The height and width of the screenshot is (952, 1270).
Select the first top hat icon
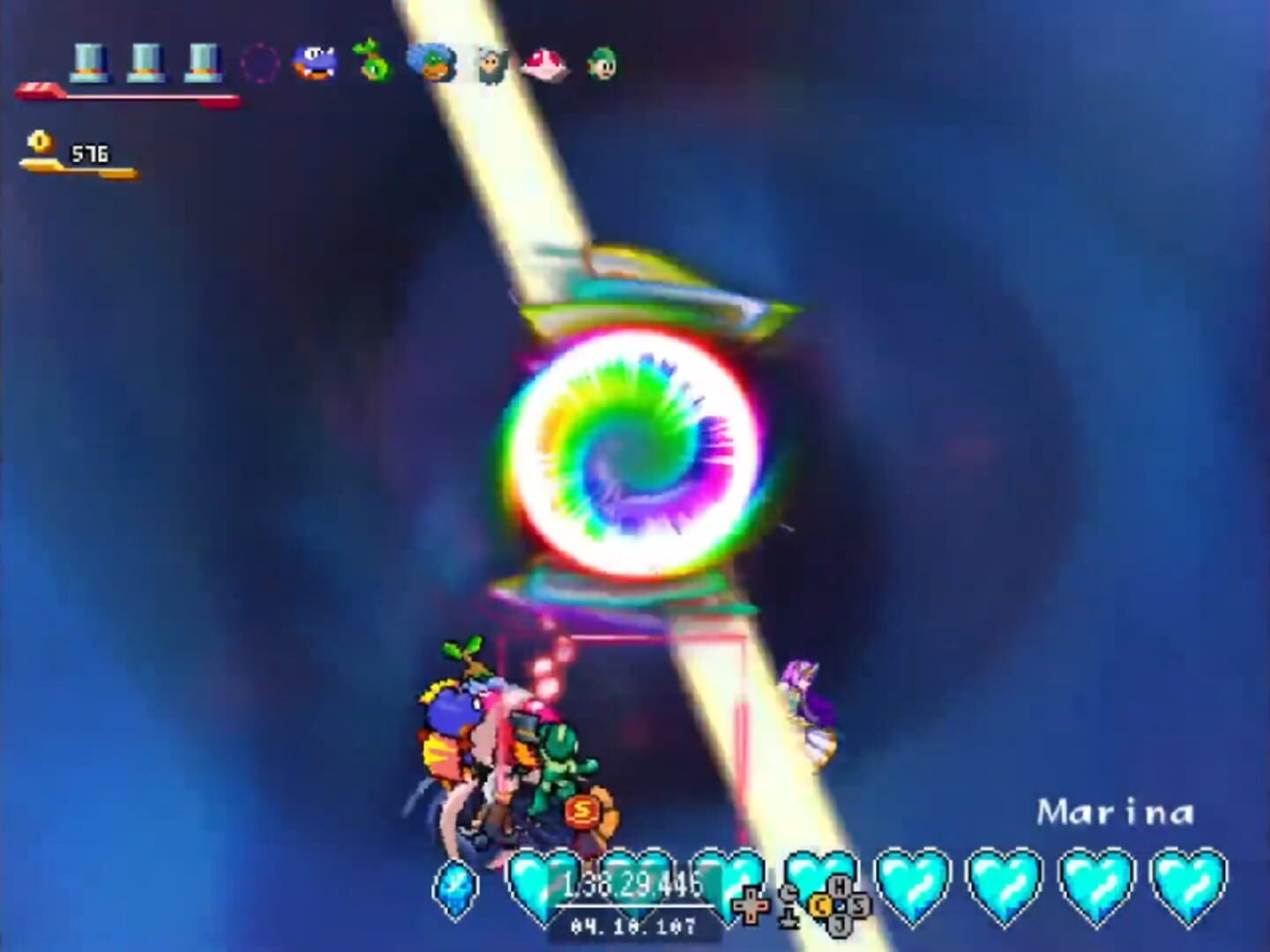(x=91, y=62)
